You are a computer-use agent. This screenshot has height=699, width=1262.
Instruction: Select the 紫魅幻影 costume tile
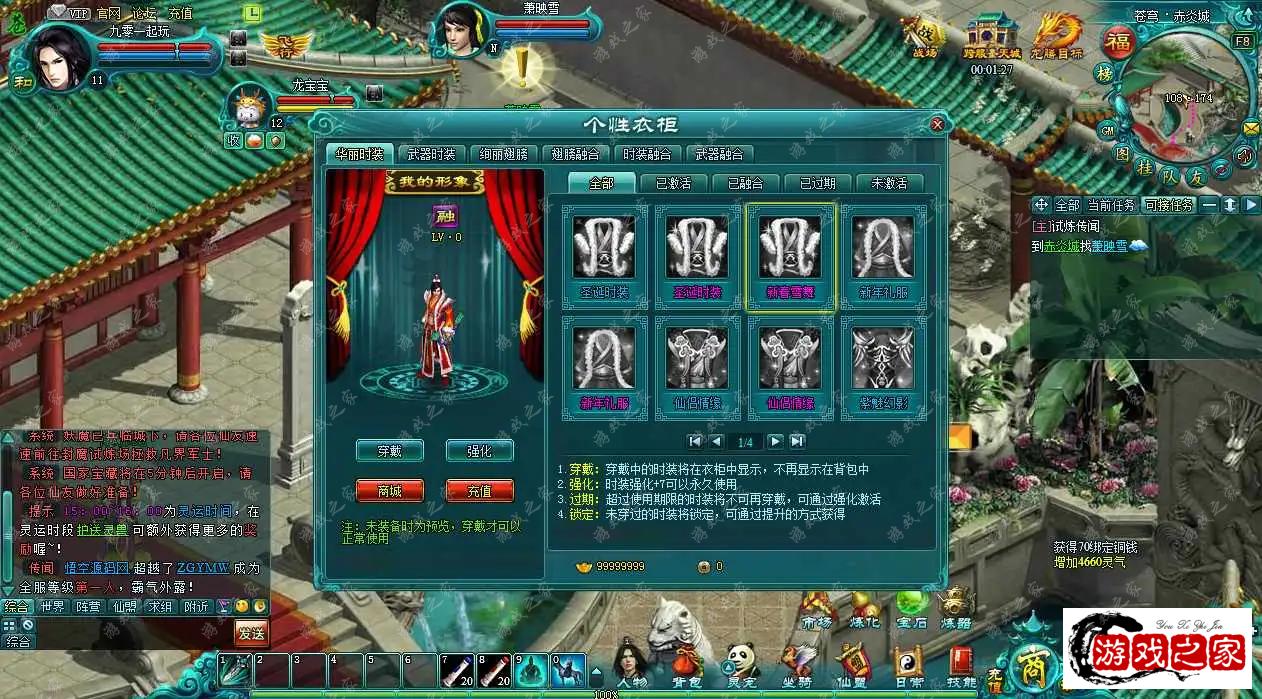[x=883, y=367]
